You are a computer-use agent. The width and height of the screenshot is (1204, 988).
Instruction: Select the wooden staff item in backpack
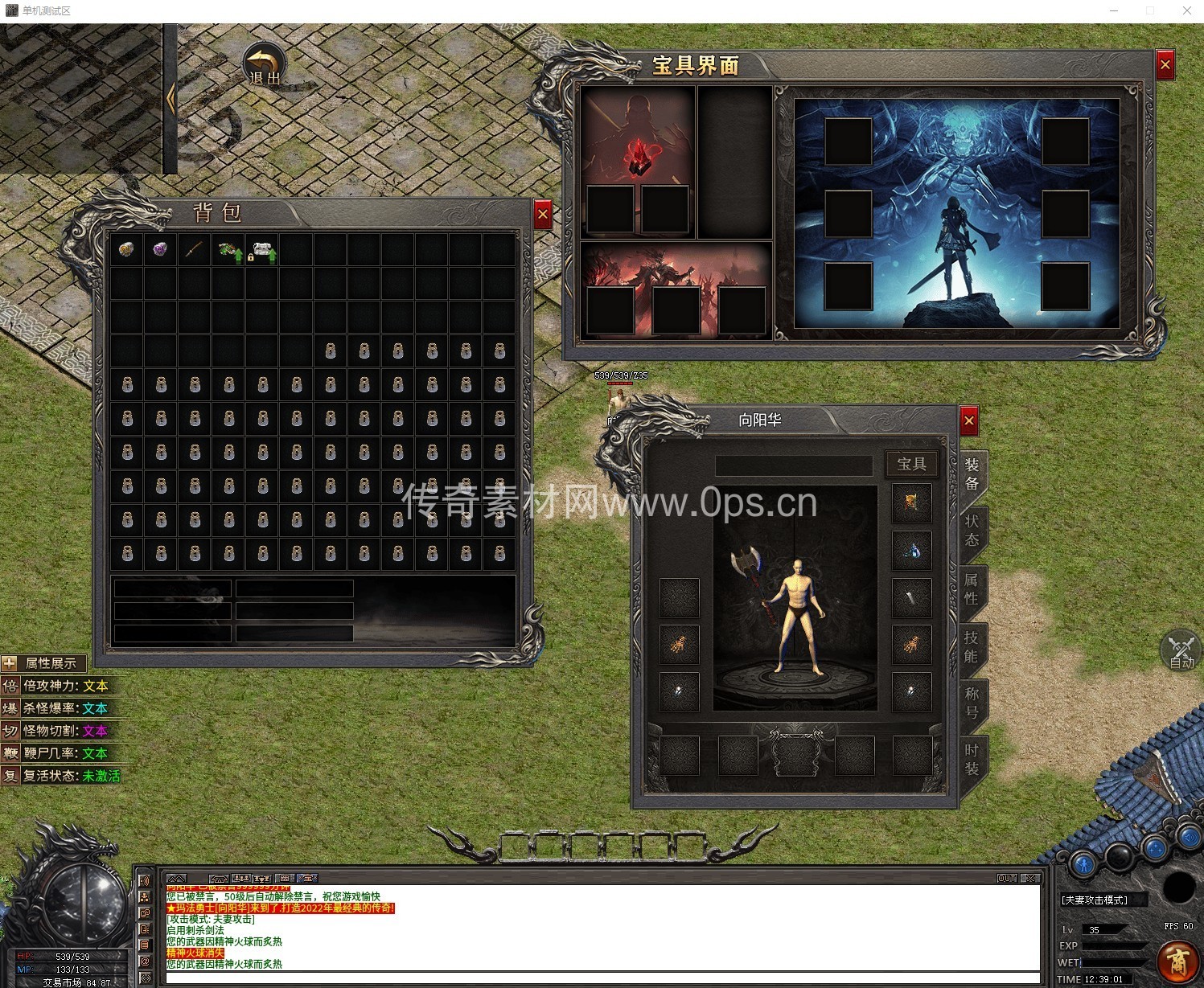[194, 250]
